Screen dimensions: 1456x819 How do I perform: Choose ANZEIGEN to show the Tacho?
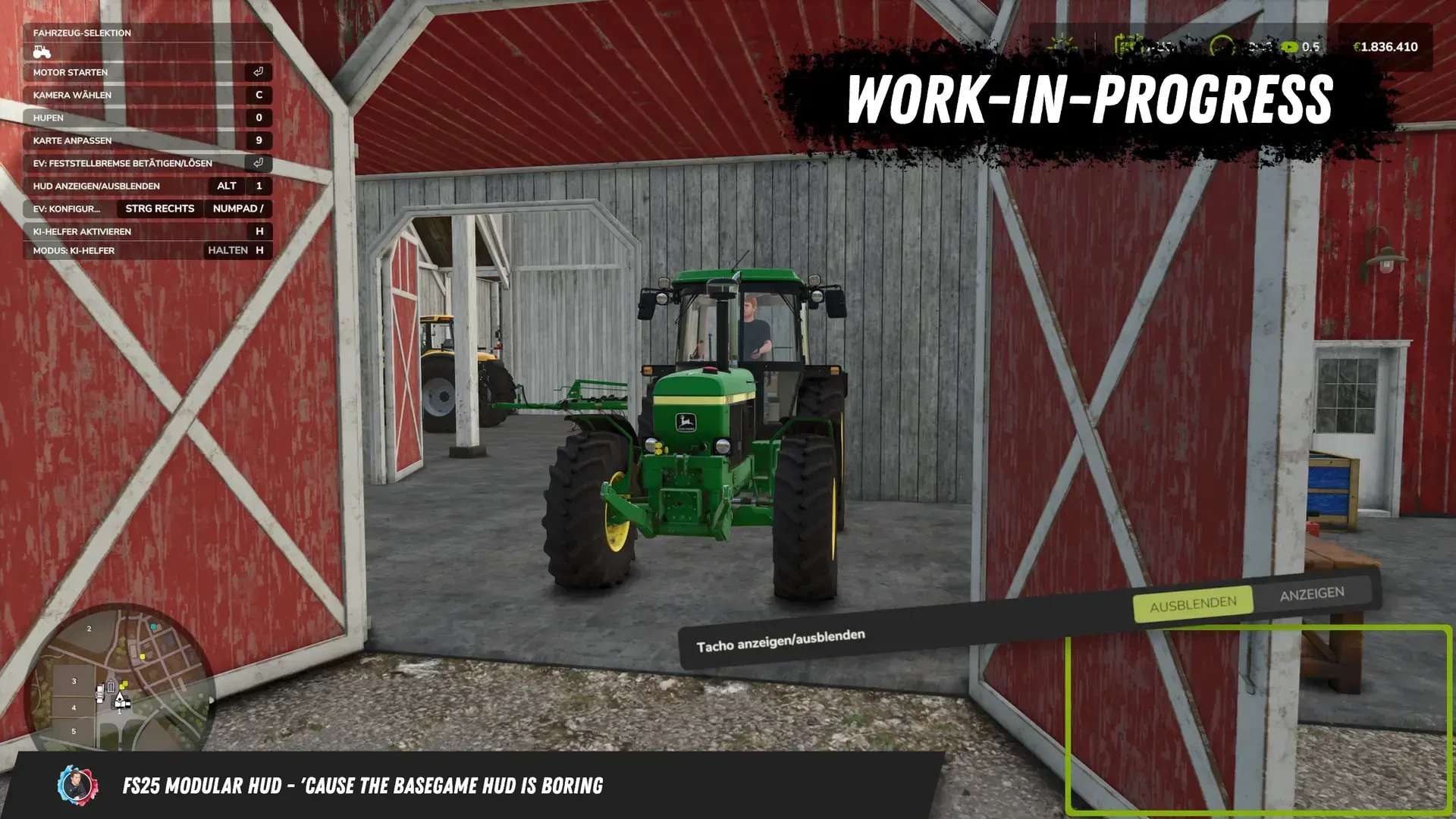pos(1312,594)
